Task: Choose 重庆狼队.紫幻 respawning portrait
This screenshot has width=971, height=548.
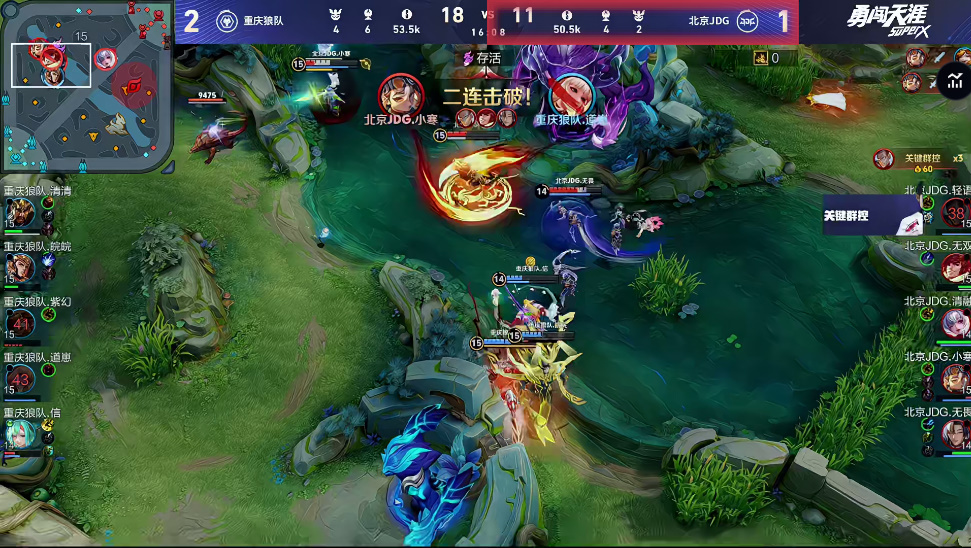Action: [x=21, y=322]
